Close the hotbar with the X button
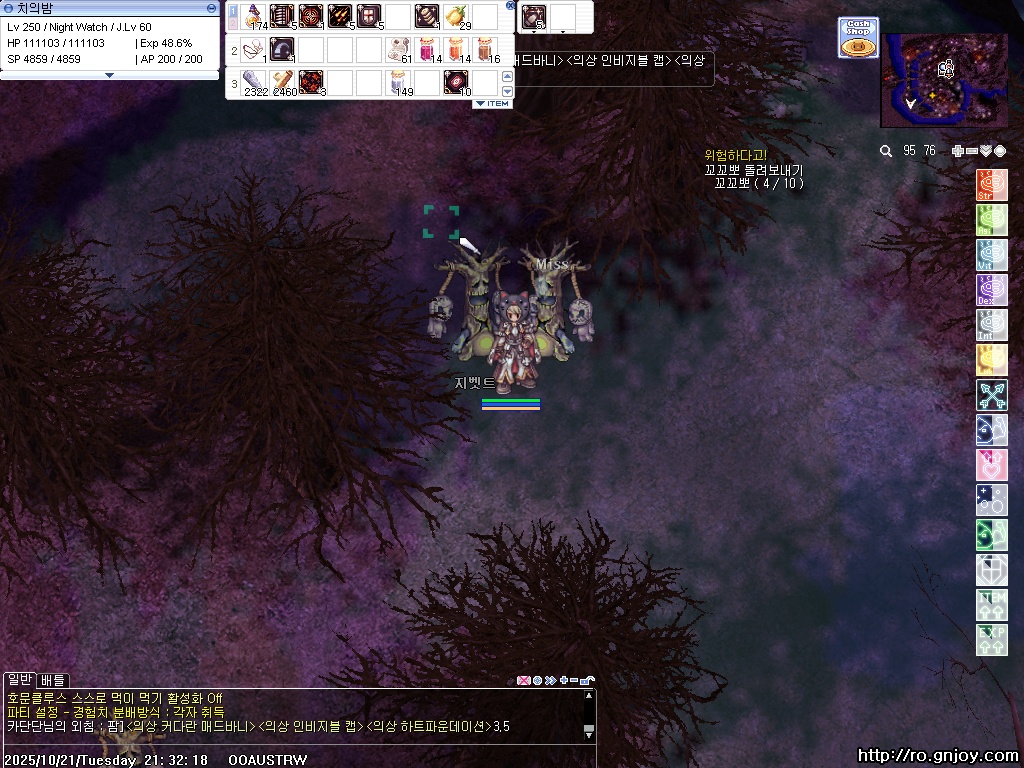 coord(511,6)
